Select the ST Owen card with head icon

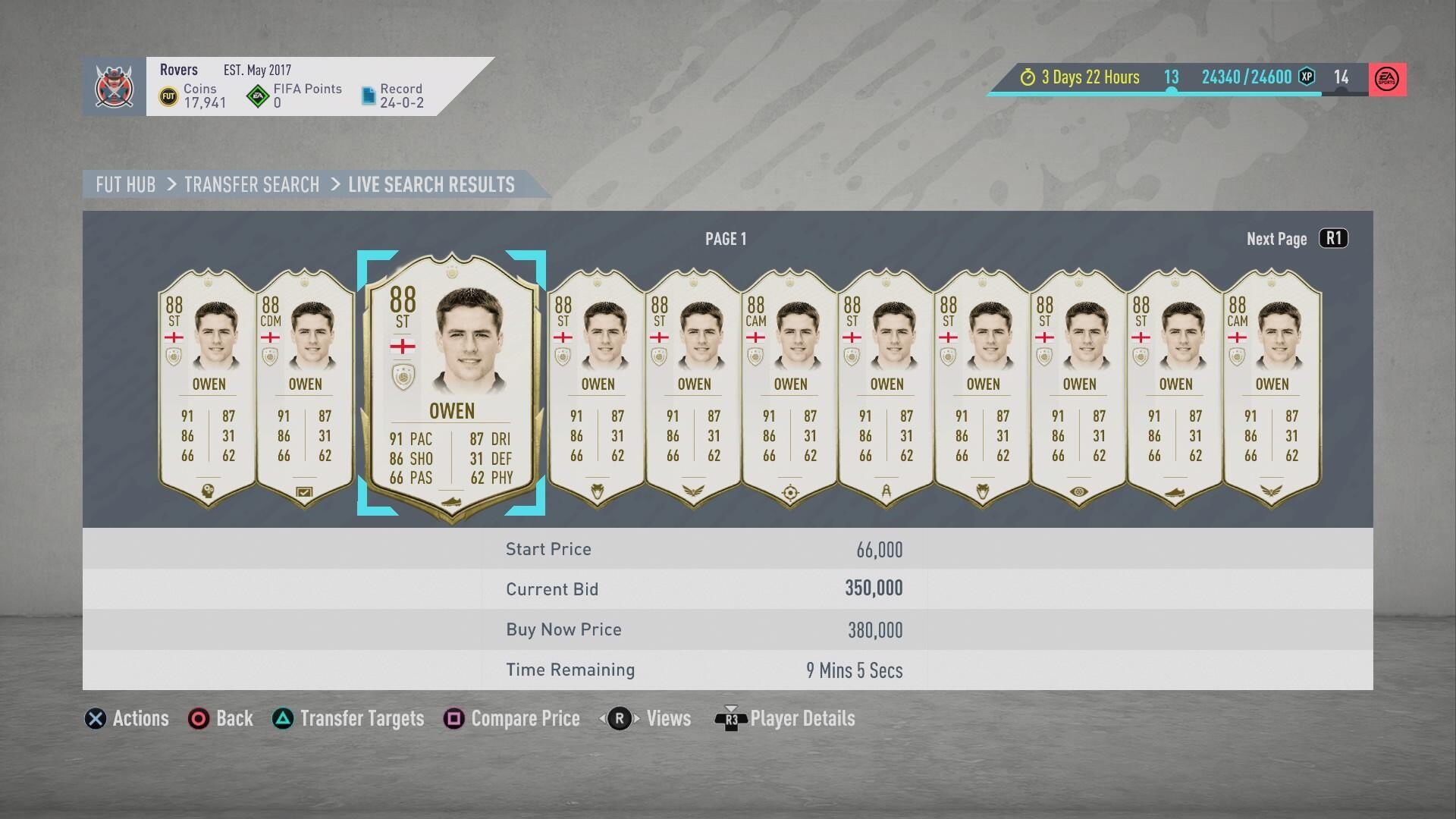coord(209,387)
